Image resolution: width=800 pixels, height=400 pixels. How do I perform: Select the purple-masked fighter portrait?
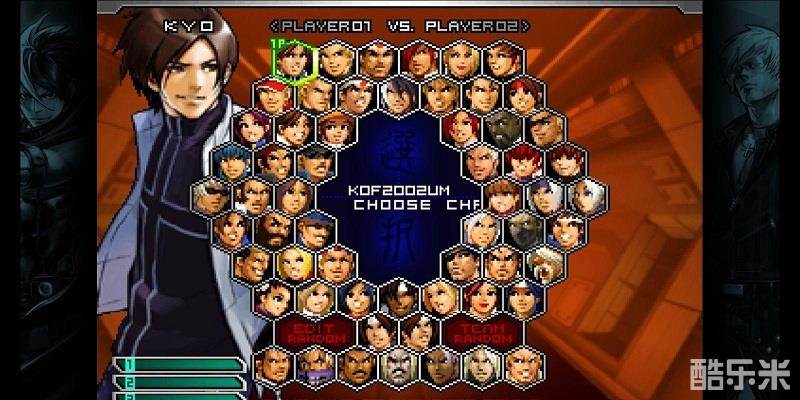pos(313,366)
